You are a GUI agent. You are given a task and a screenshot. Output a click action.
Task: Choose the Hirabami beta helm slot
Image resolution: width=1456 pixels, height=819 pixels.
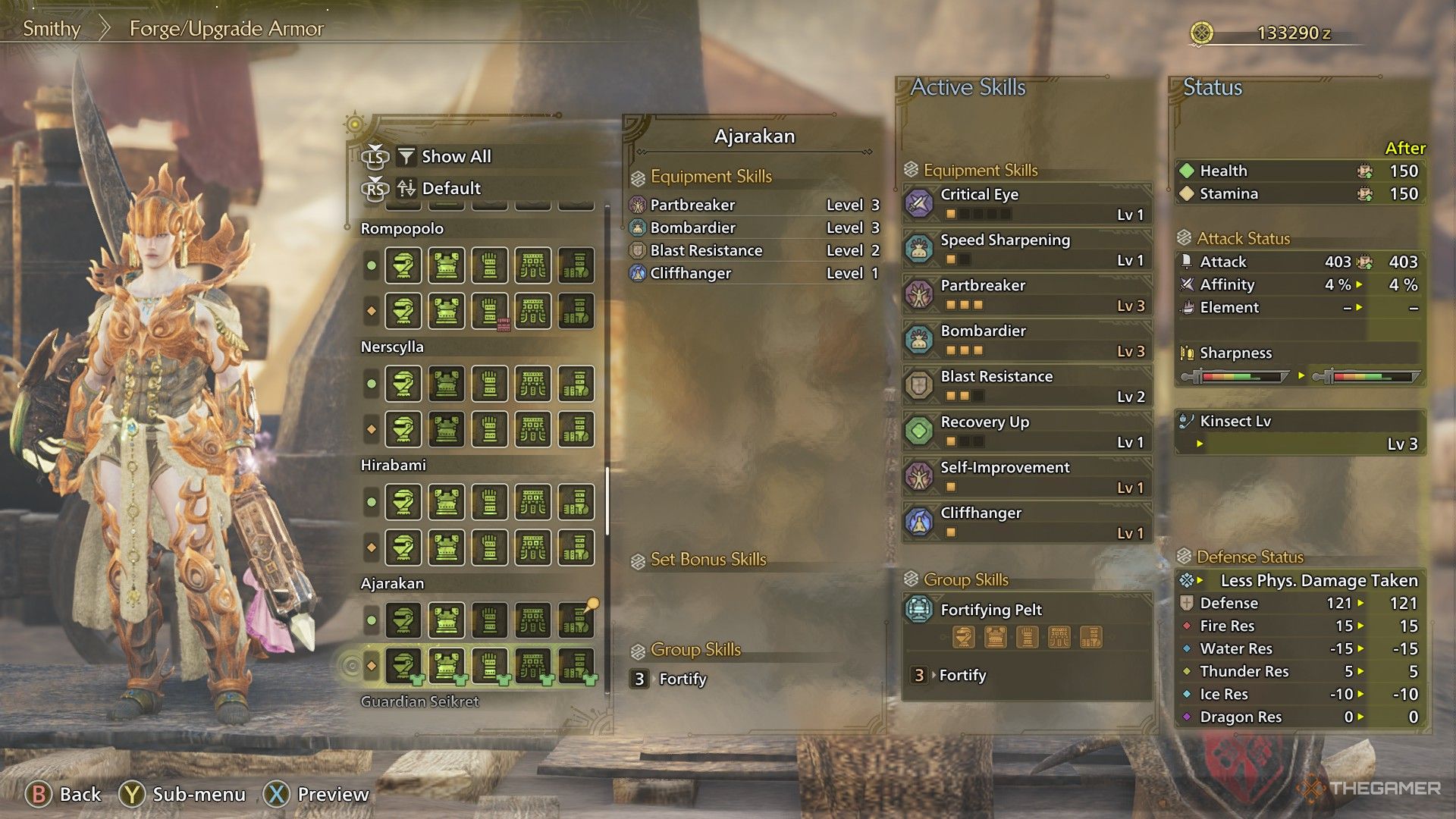[403, 548]
